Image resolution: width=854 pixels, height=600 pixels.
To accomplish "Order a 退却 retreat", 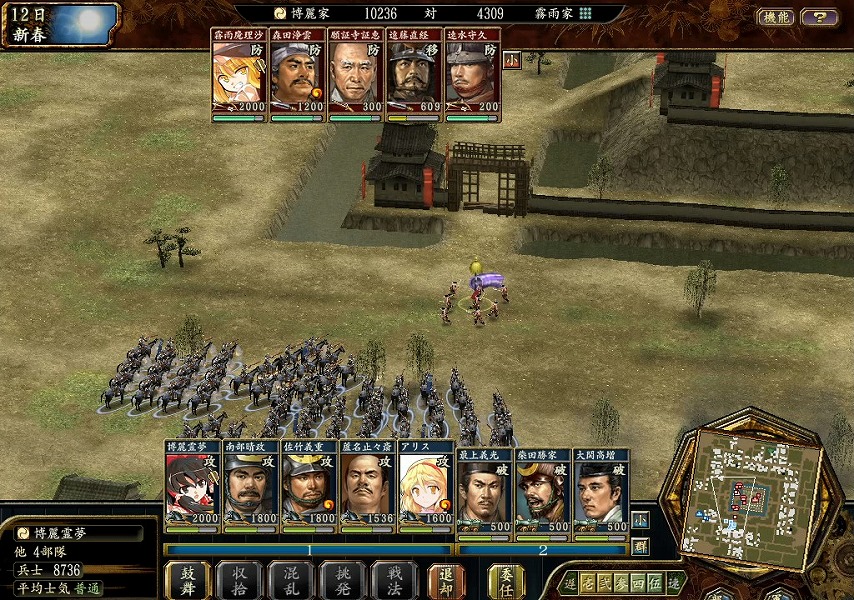I will point(447,580).
